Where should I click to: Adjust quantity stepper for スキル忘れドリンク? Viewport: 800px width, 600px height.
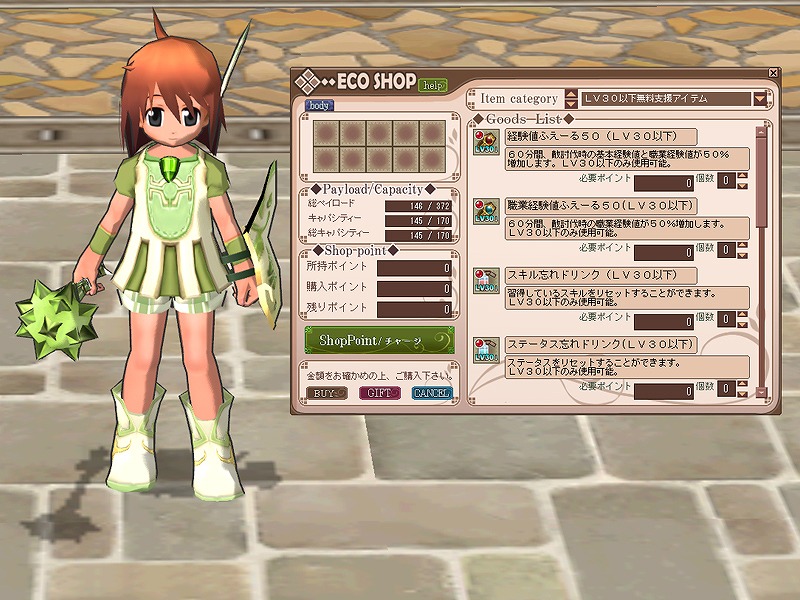pyautogui.click(x=743, y=320)
